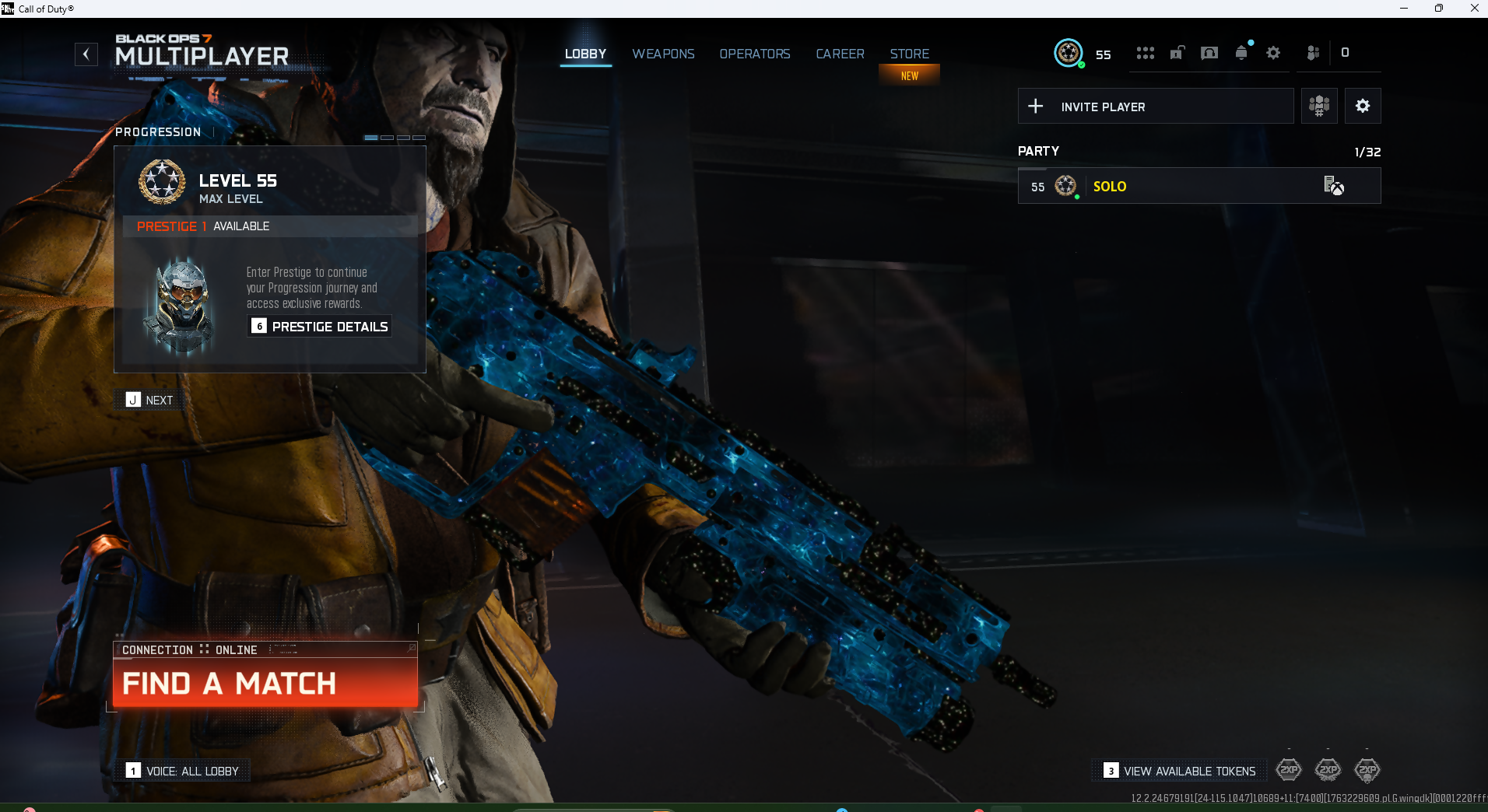Go to the Career tab
The height and width of the screenshot is (812, 1488).
click(x=840, y=54)
